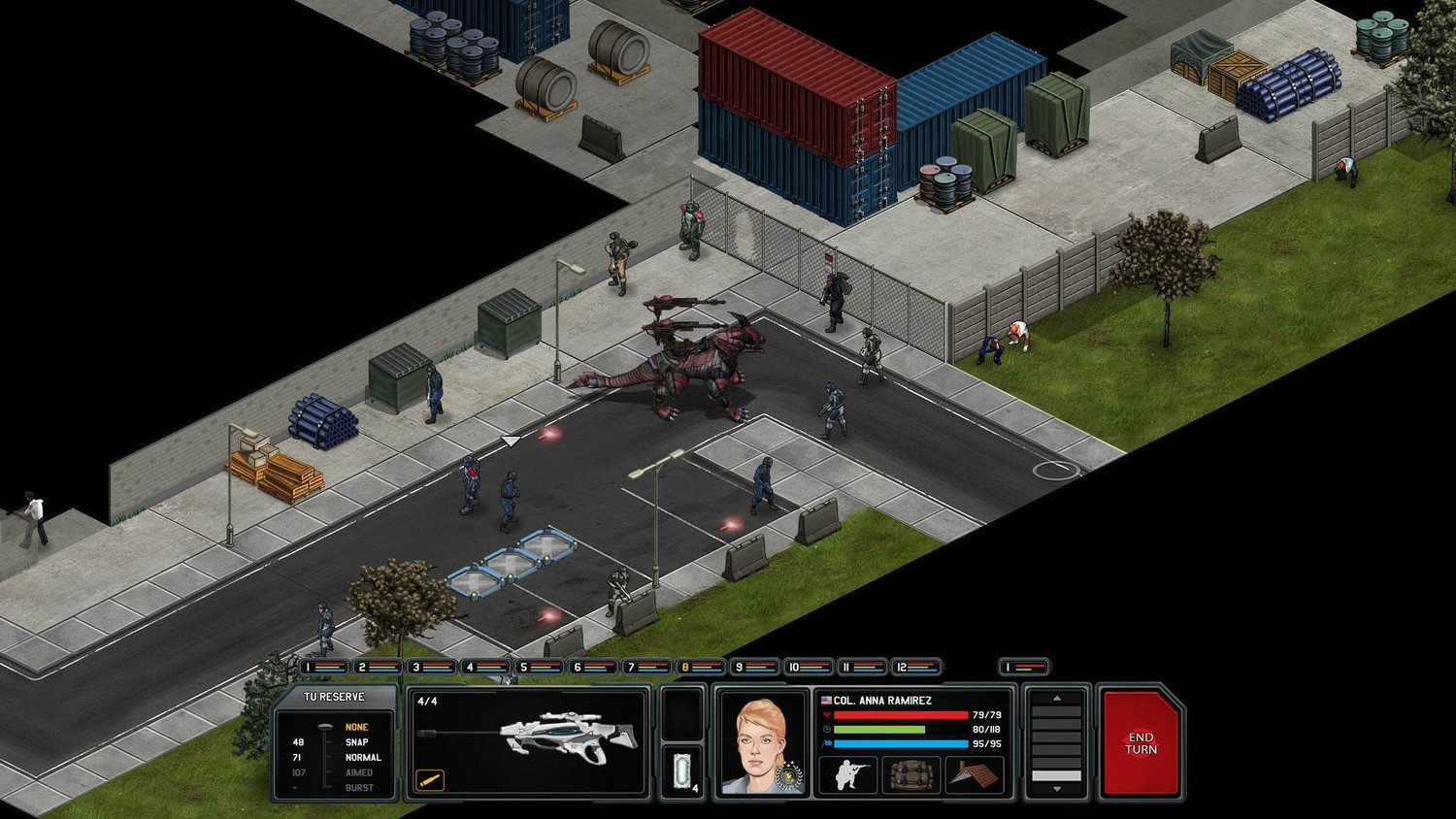Screen dimensions: 1456x819
Task: Move camera down one level
Action: [1056, 789]
